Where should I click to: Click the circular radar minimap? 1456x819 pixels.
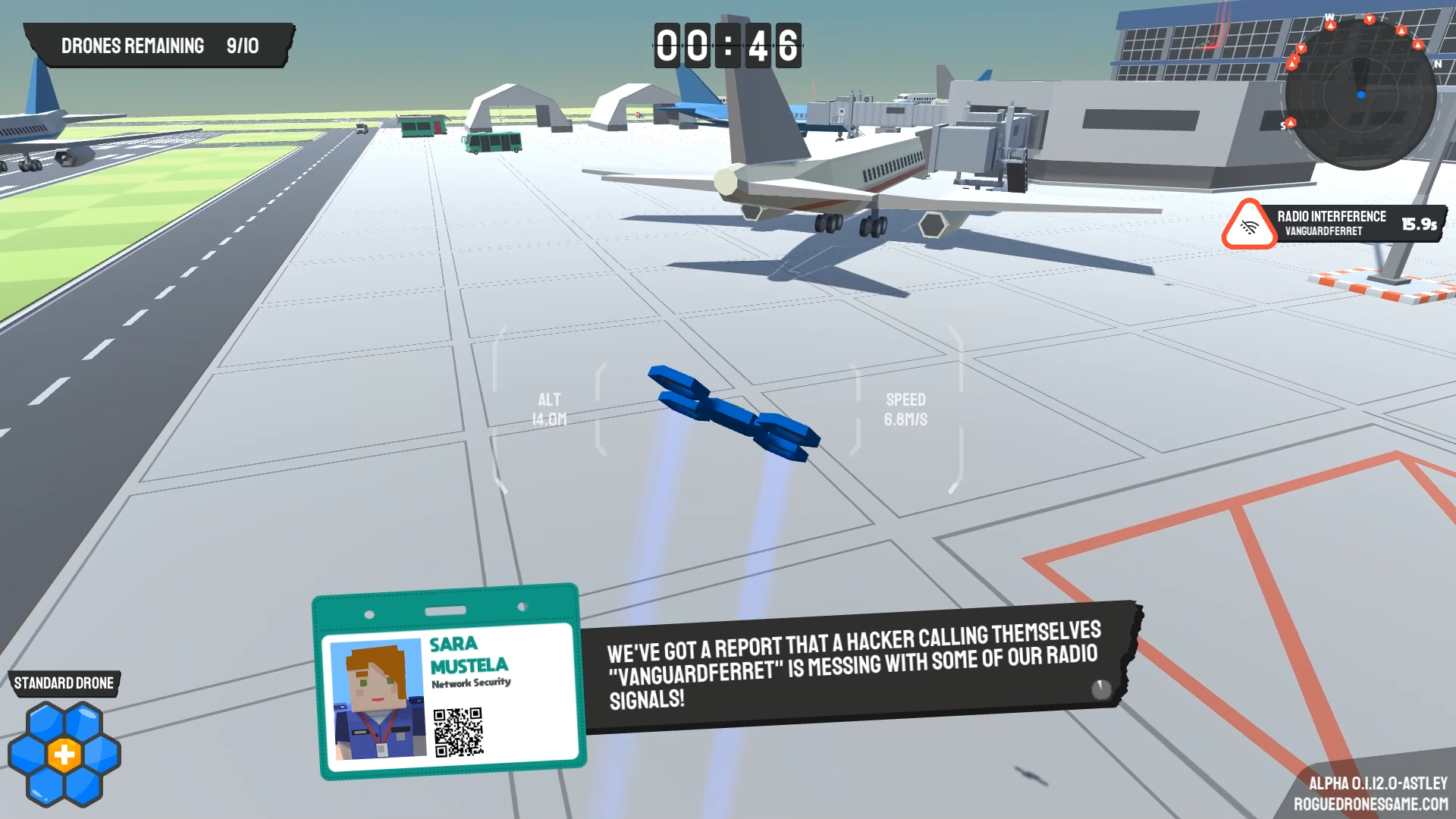point(1360,94)
